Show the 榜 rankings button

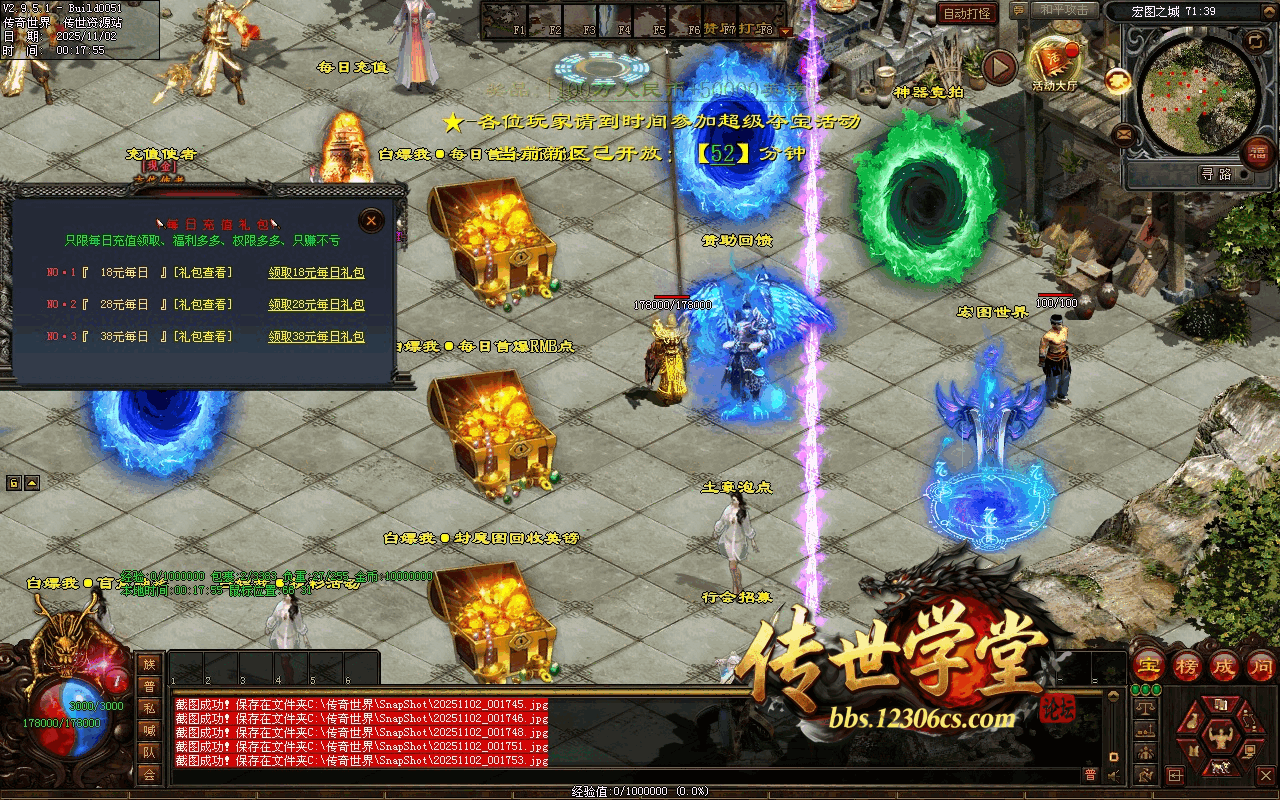point(1186,665)
